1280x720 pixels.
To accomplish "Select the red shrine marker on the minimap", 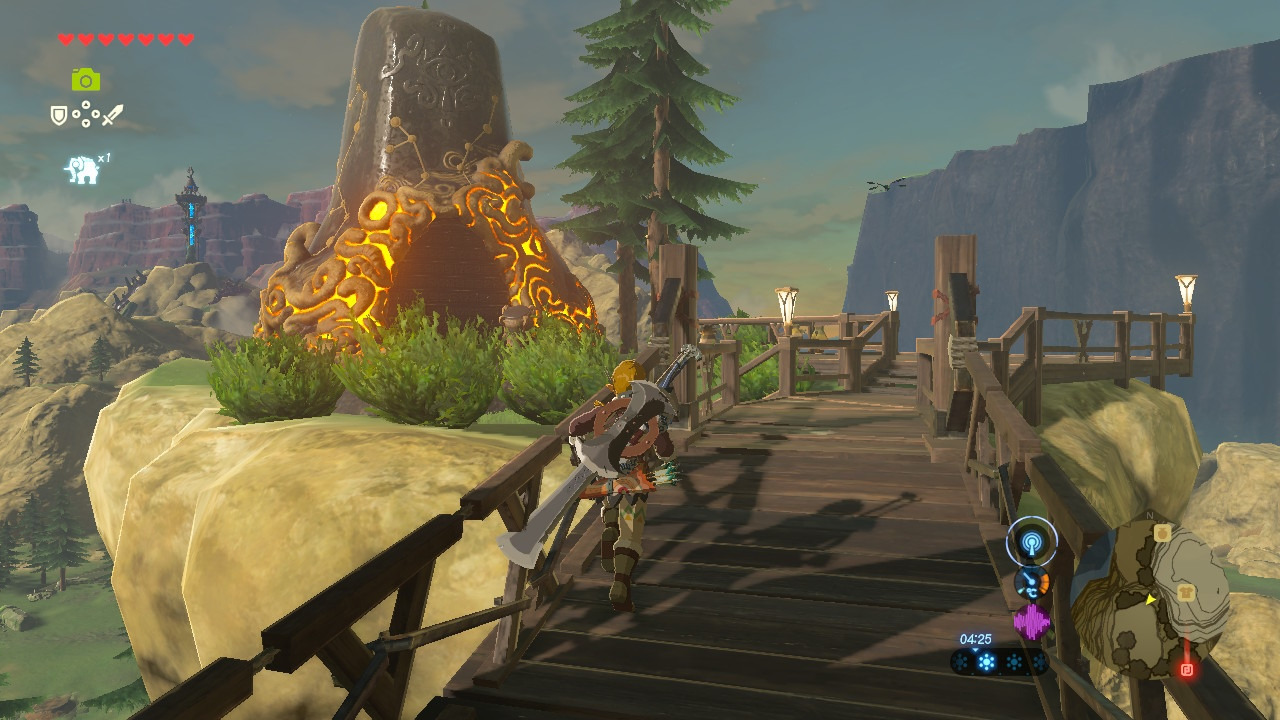I will click(x=1187, y=669).
